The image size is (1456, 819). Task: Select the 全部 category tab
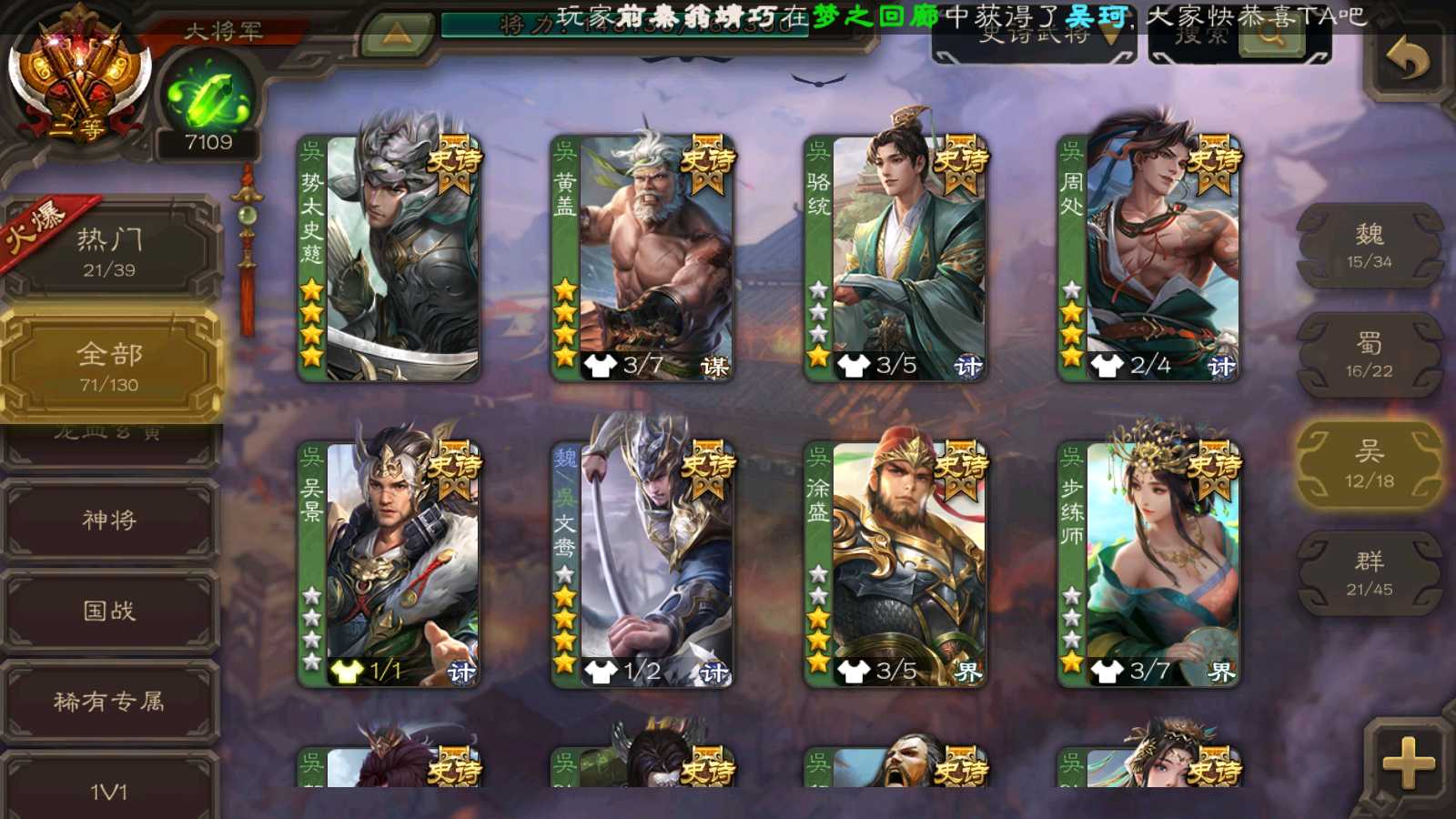tap(109, 366)
